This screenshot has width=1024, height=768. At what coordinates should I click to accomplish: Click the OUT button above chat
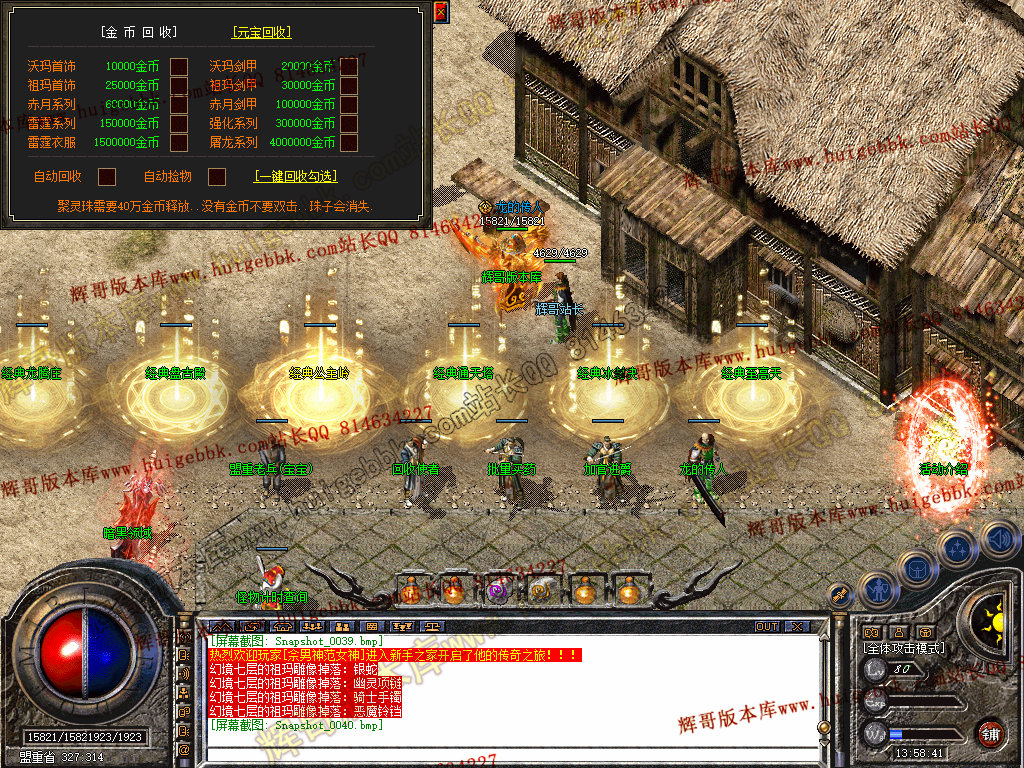[767, 627]
